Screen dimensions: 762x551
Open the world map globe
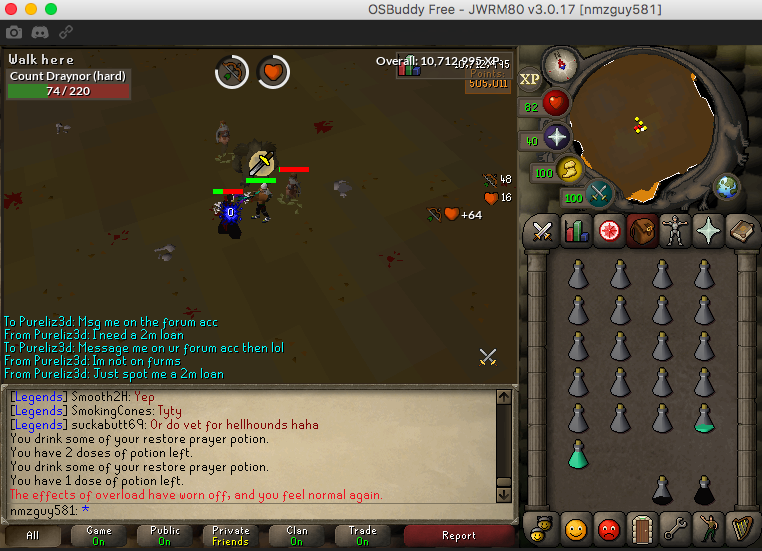pyautogui.click(x=726, y=187)
